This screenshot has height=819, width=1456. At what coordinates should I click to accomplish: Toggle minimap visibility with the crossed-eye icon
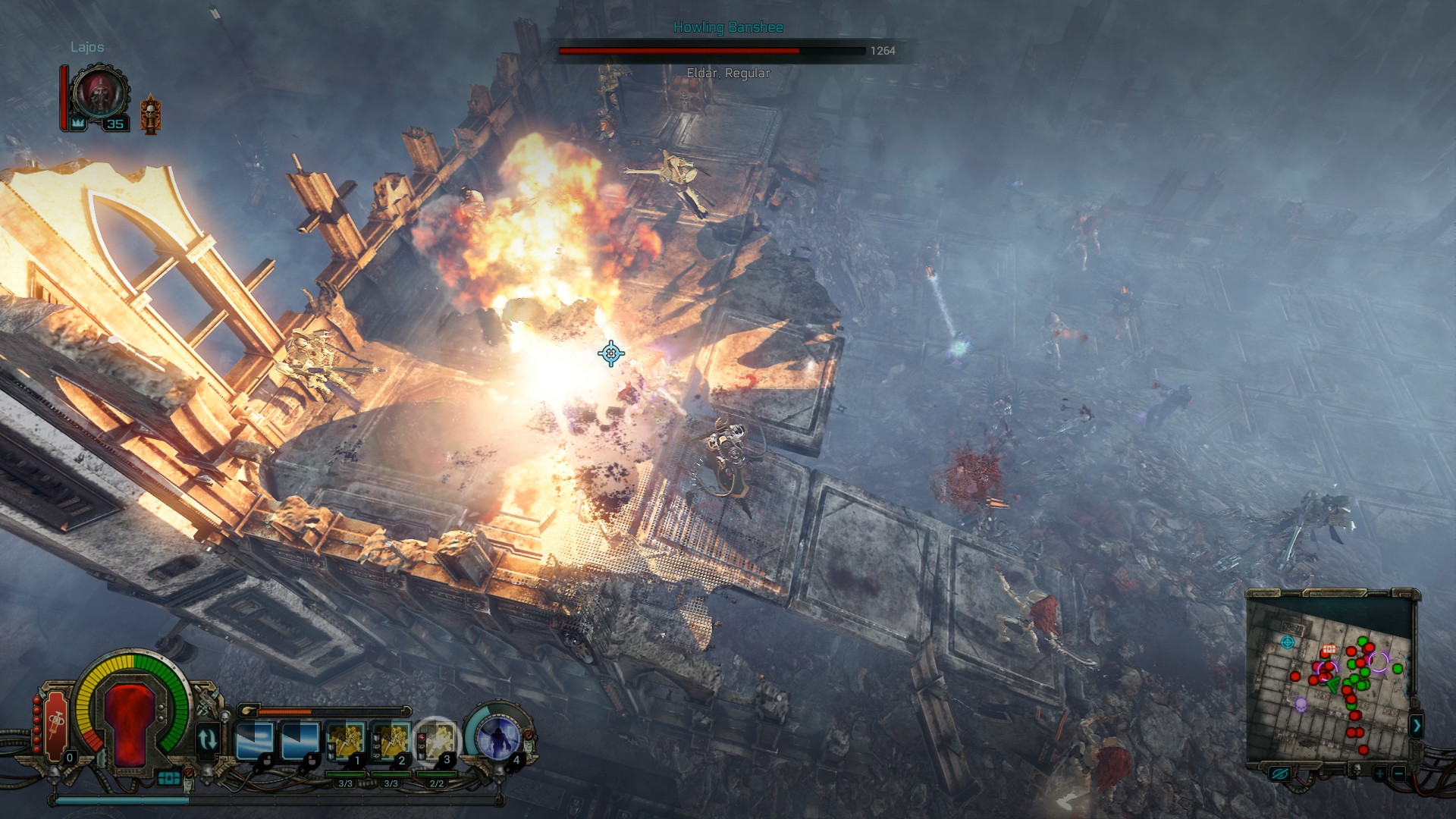point(1280,773)
